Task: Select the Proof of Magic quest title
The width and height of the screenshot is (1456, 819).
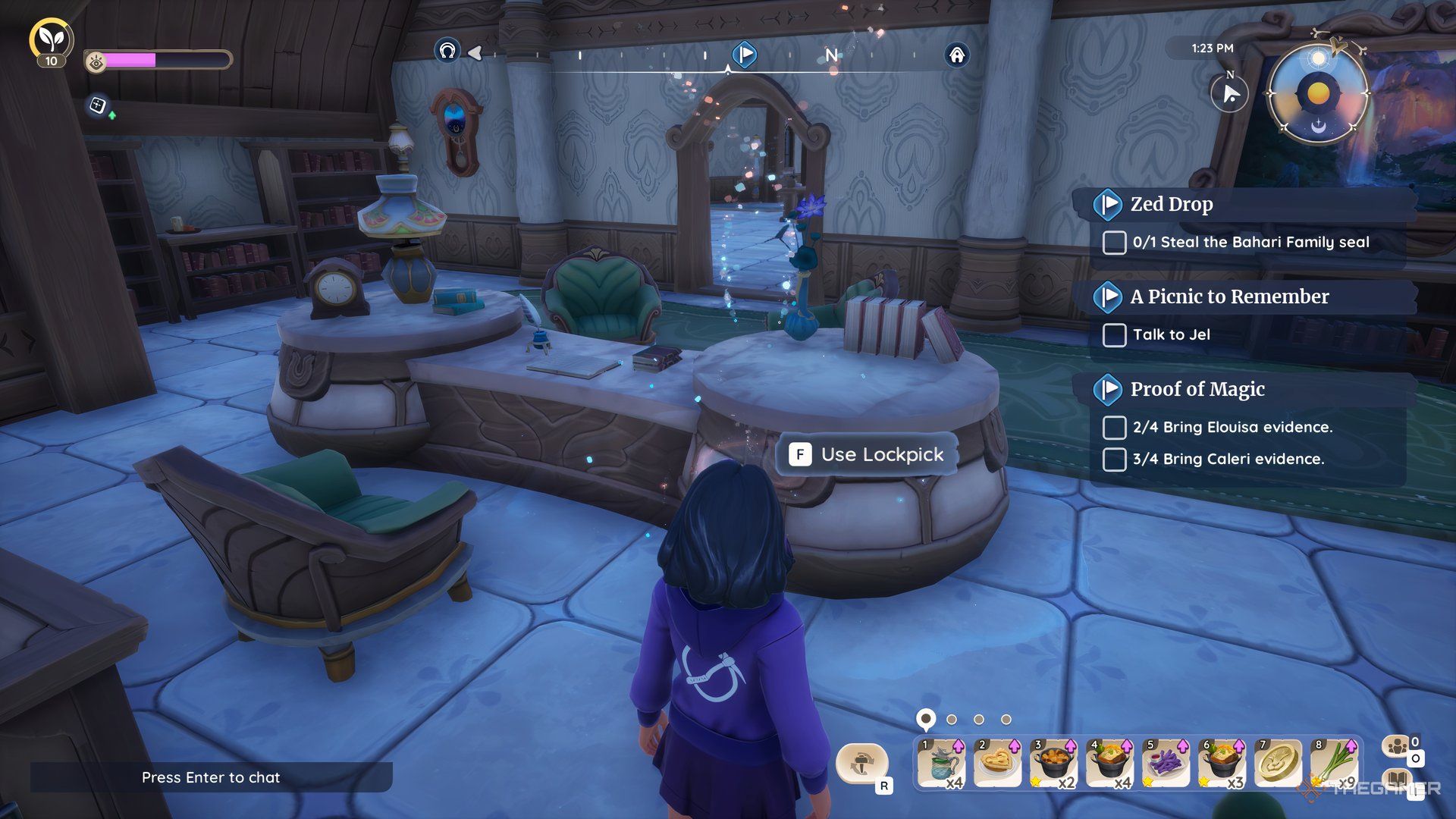Action: [1197, 389]
